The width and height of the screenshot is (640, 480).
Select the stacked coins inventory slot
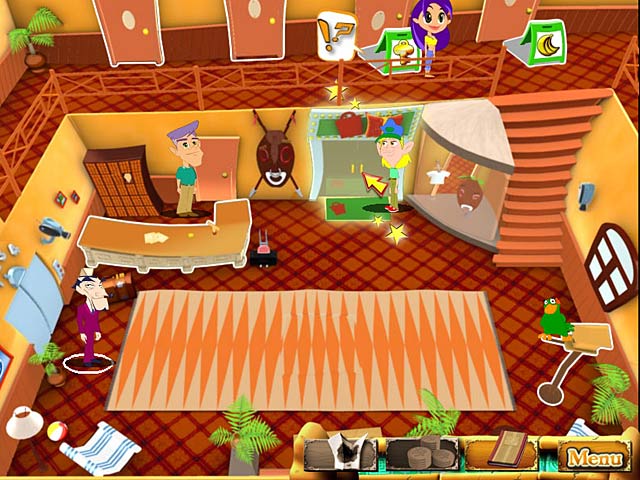click(x=421, y=455)
